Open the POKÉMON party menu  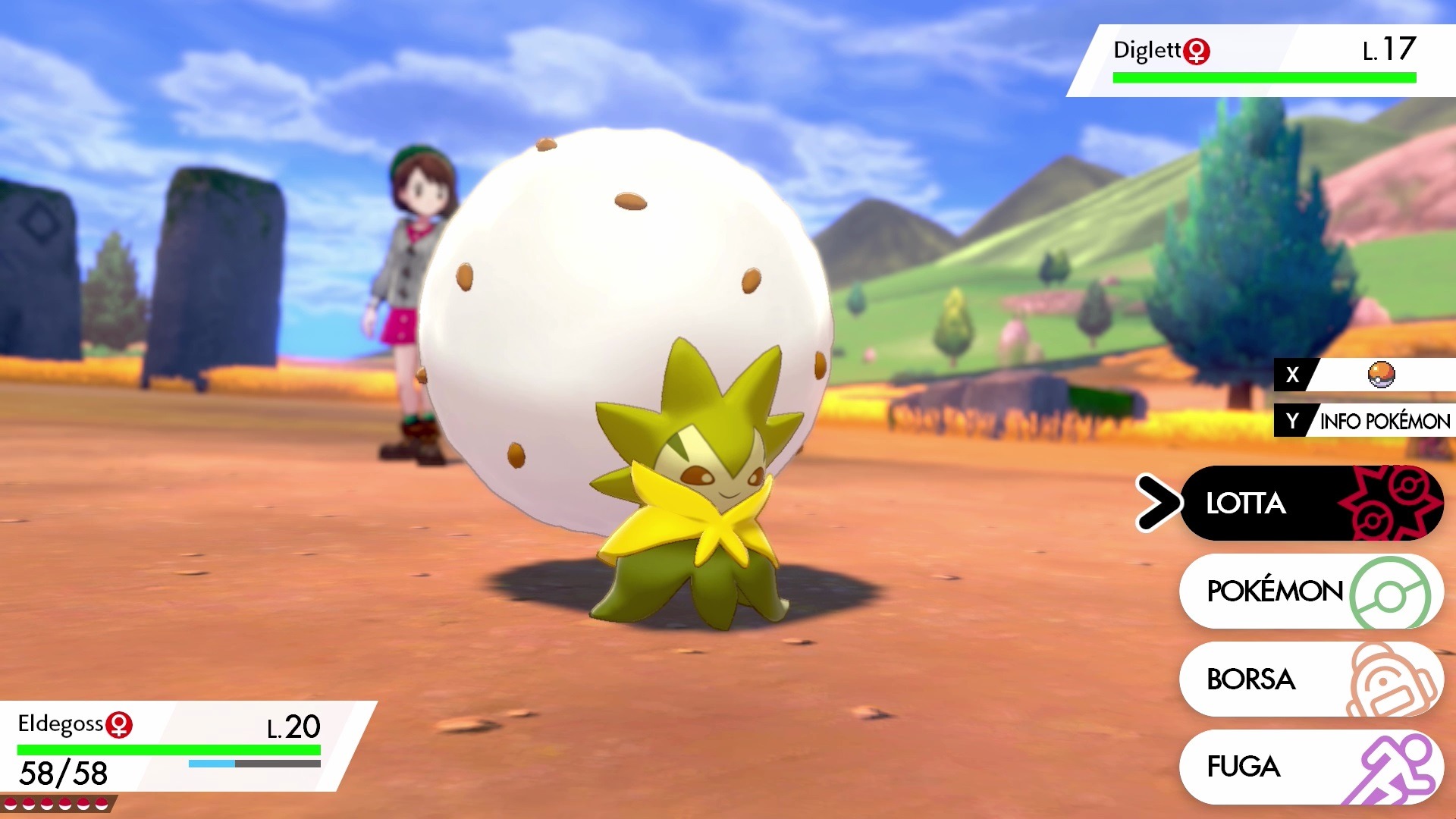pos(1310,591)
